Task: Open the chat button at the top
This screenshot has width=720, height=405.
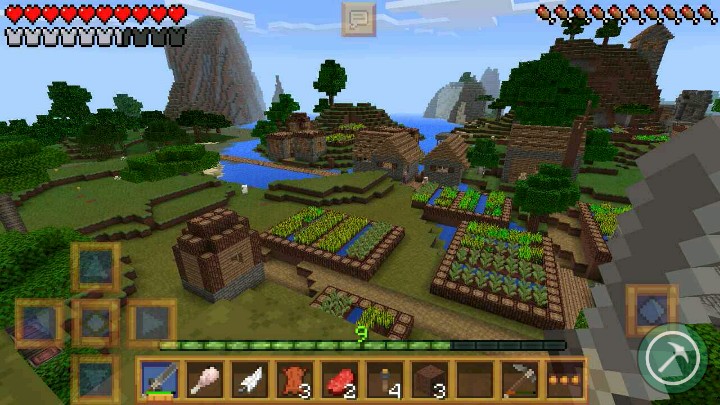Action: pyautogui.click(x=358, y=18)
